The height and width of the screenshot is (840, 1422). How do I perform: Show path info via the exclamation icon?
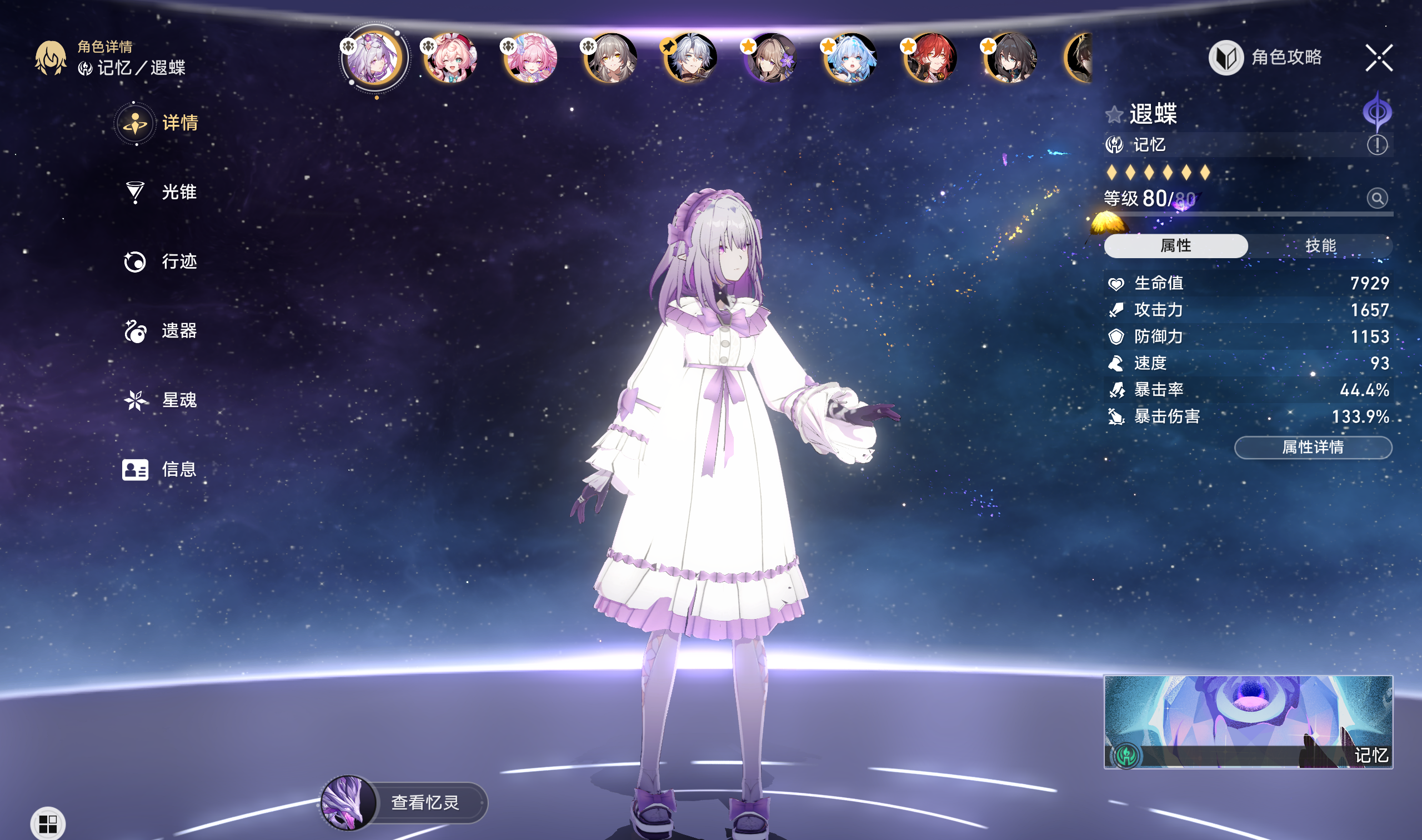[x=1376, y=145]
